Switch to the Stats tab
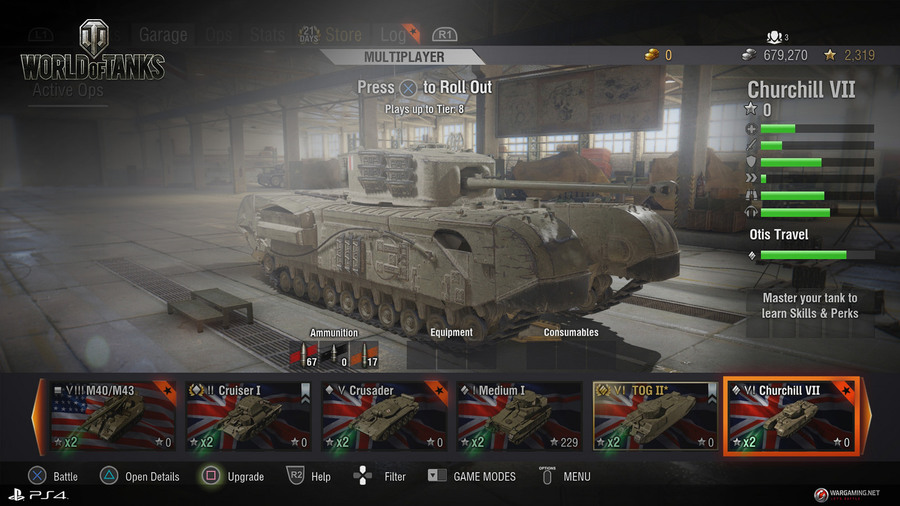 click(x=267, y=35)
